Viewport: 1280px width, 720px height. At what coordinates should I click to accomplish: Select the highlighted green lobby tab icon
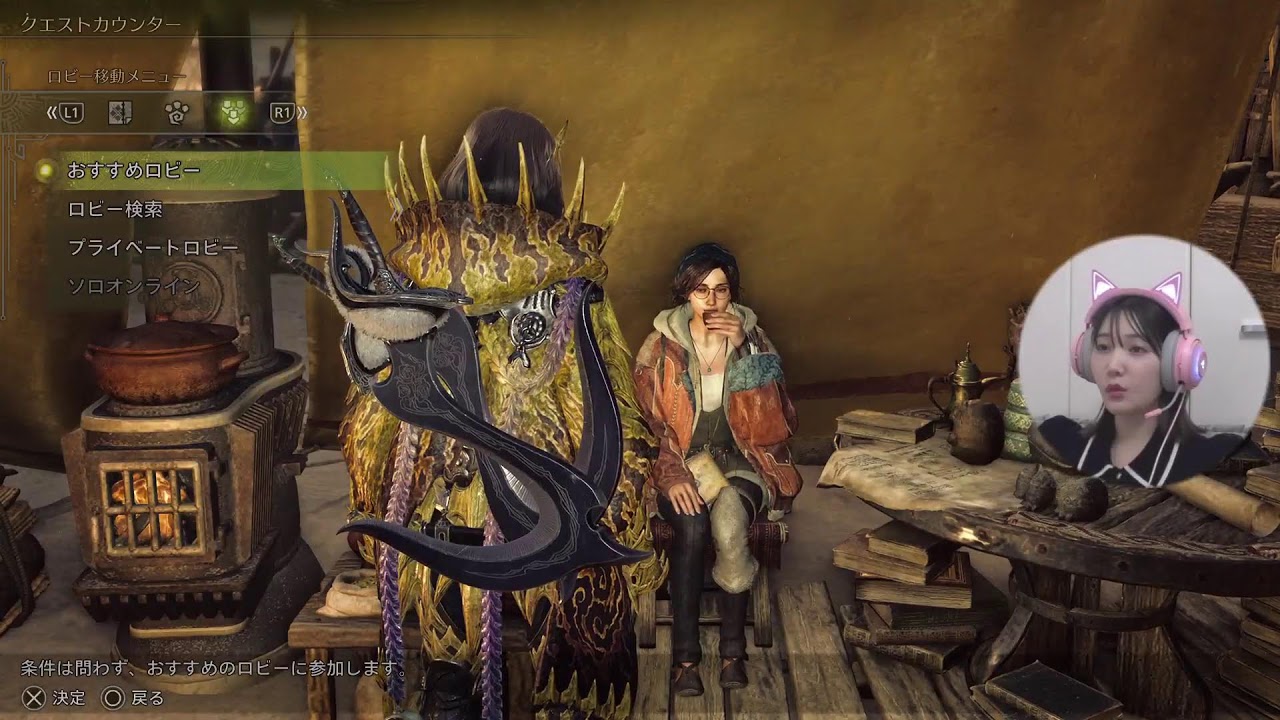[x=233, y=113]
